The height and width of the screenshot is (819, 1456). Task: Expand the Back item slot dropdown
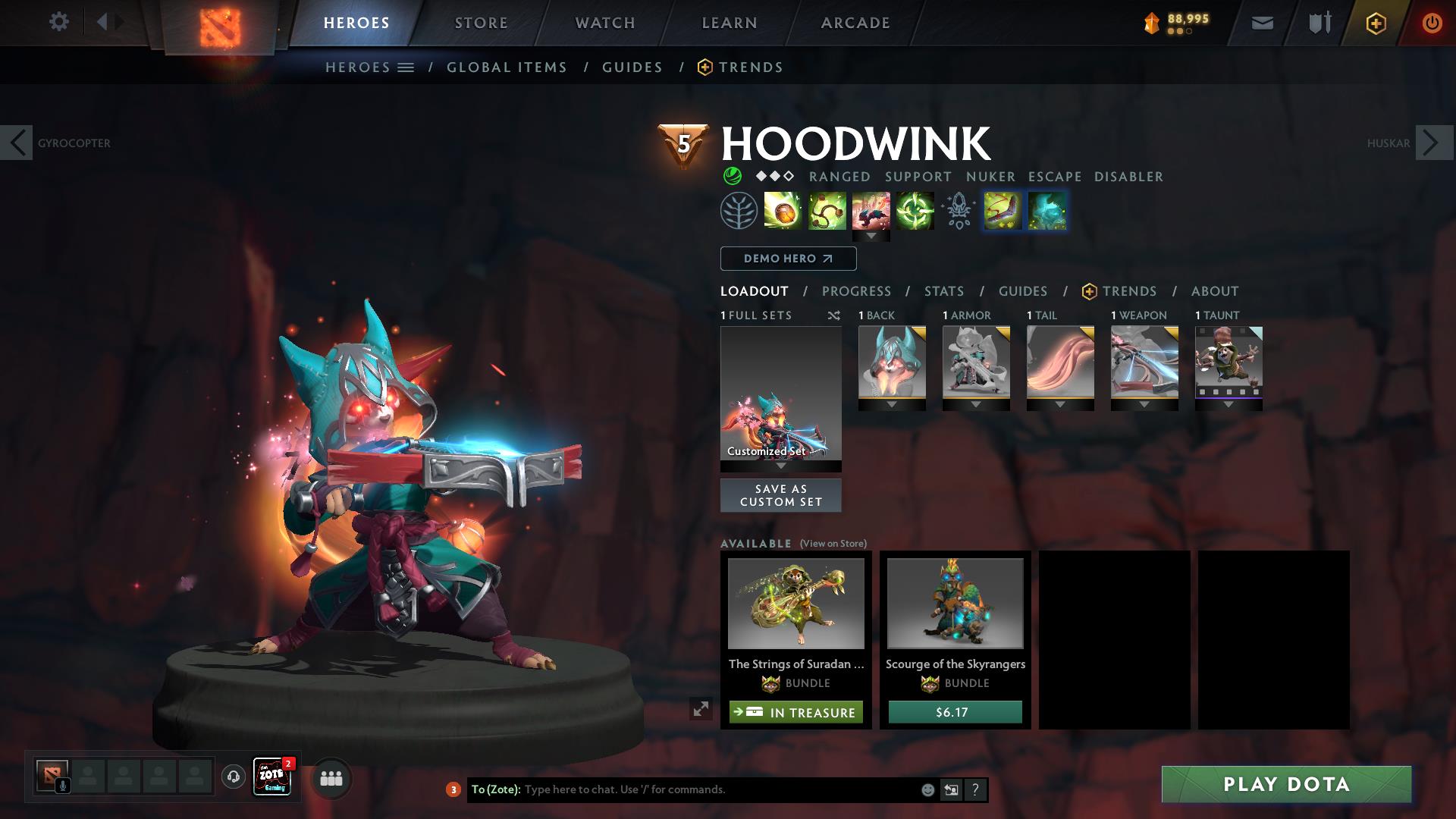coord(892,404)
